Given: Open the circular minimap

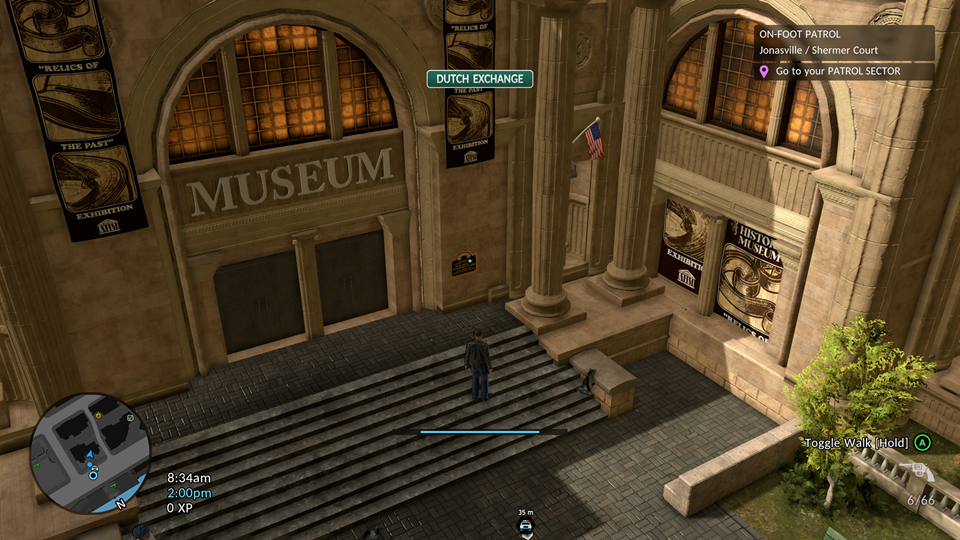Looking at the screenshot, I should [x=90, y=452].
